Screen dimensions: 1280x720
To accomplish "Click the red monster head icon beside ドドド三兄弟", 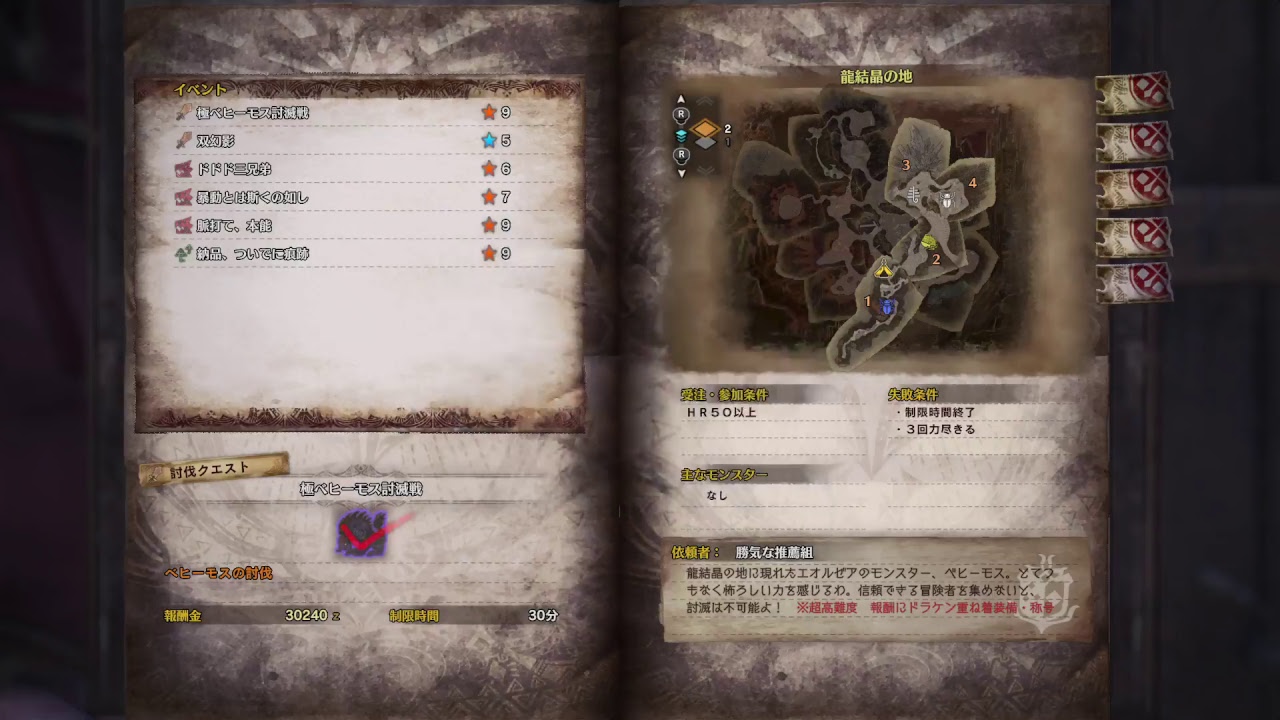I will [183, 169].
